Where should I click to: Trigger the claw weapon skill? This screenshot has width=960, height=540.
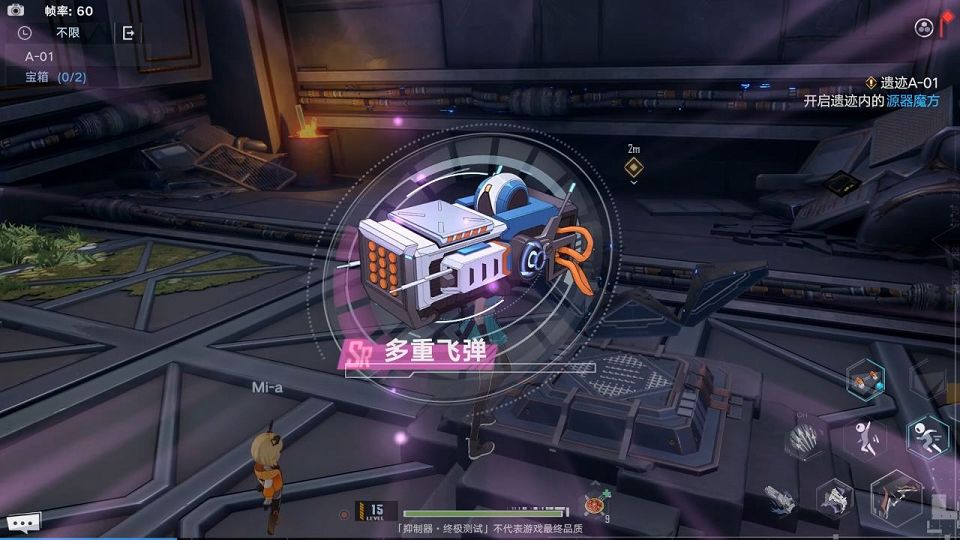[x=802, y=438]
